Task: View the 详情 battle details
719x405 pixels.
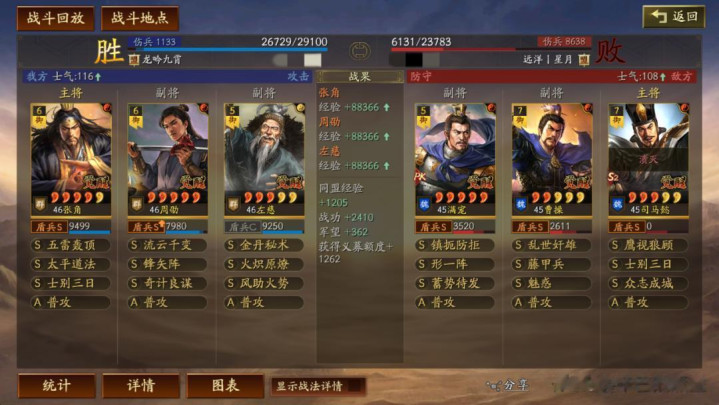Action: click(141, 386)
